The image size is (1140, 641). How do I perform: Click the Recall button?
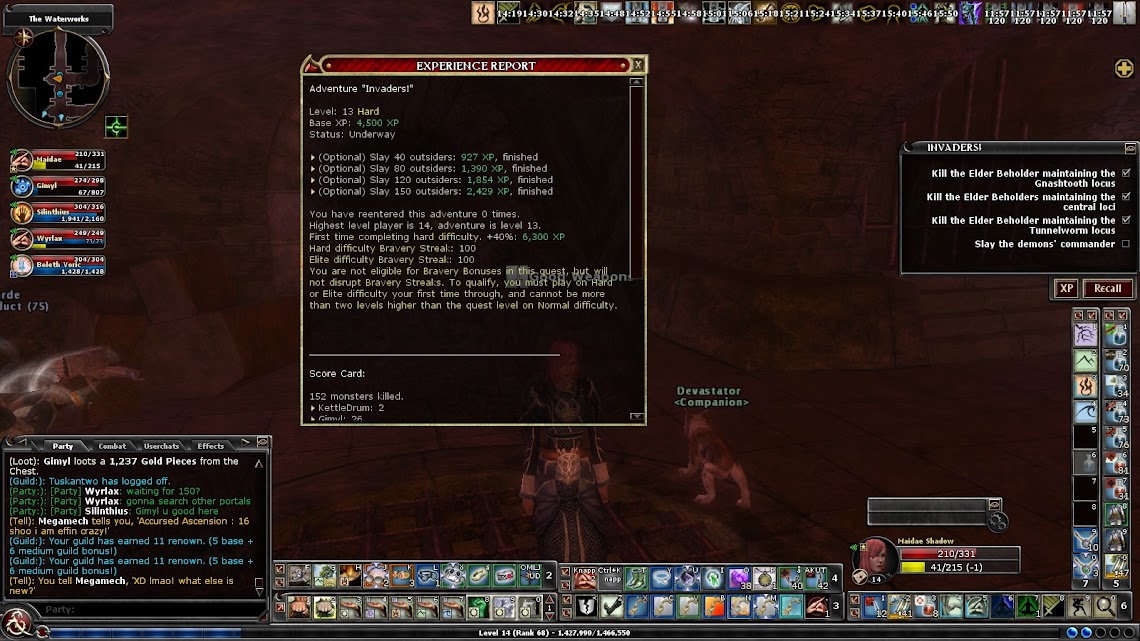pyautogui.click(x=1107, y=288)
